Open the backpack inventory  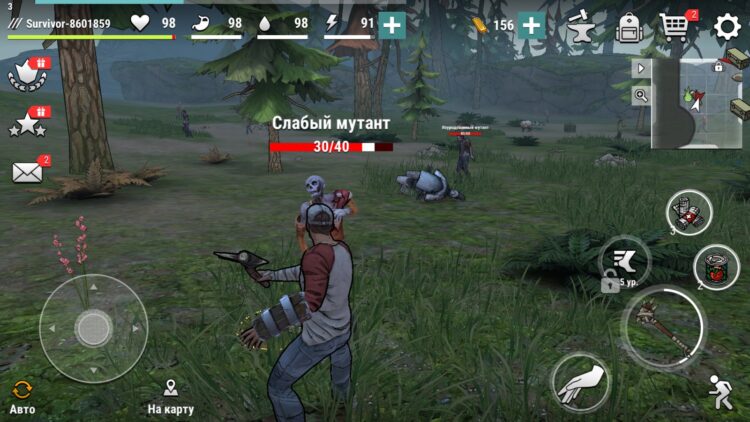point(628,27)
